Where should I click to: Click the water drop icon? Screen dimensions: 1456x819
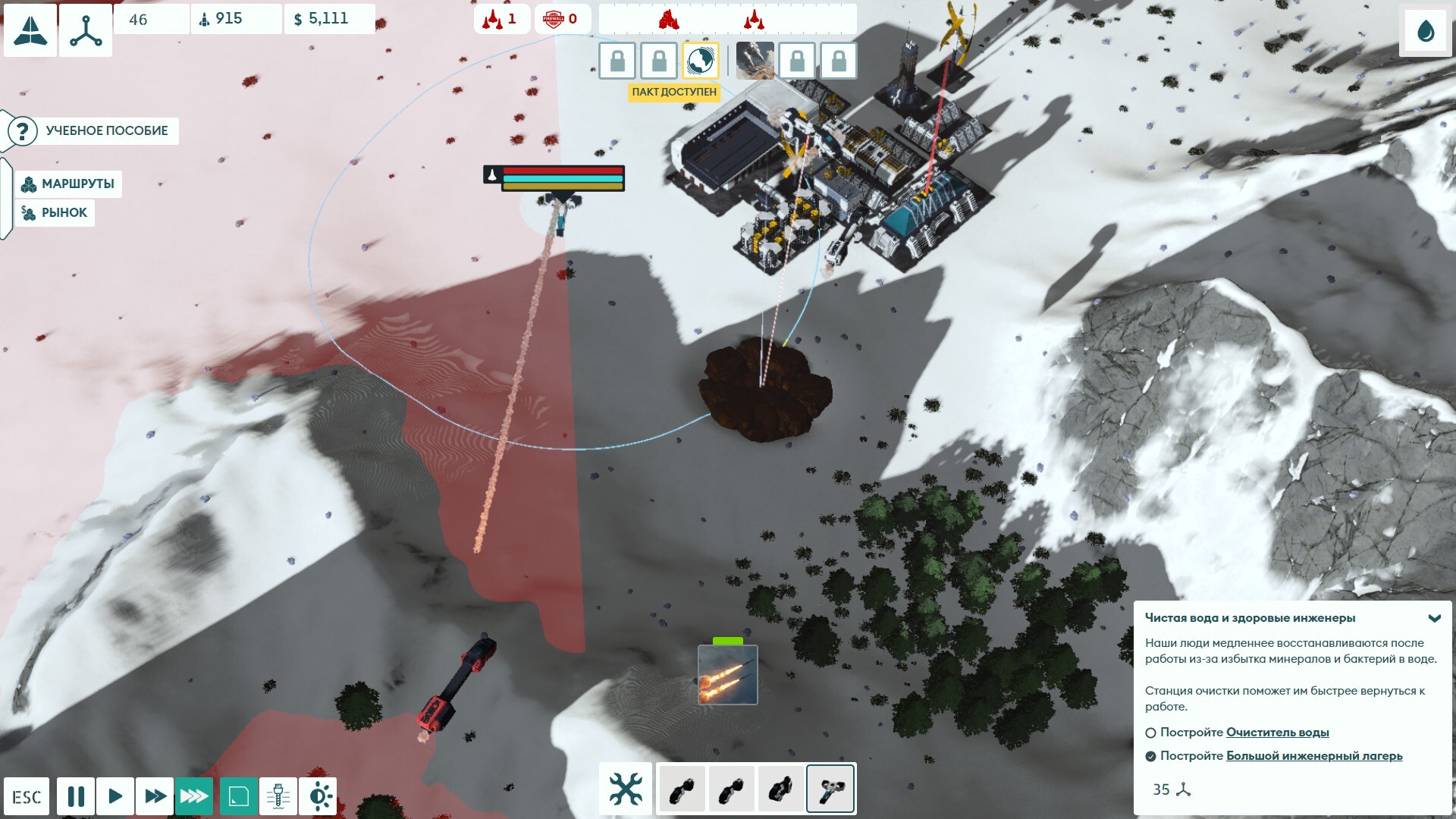coord(1426,32)
